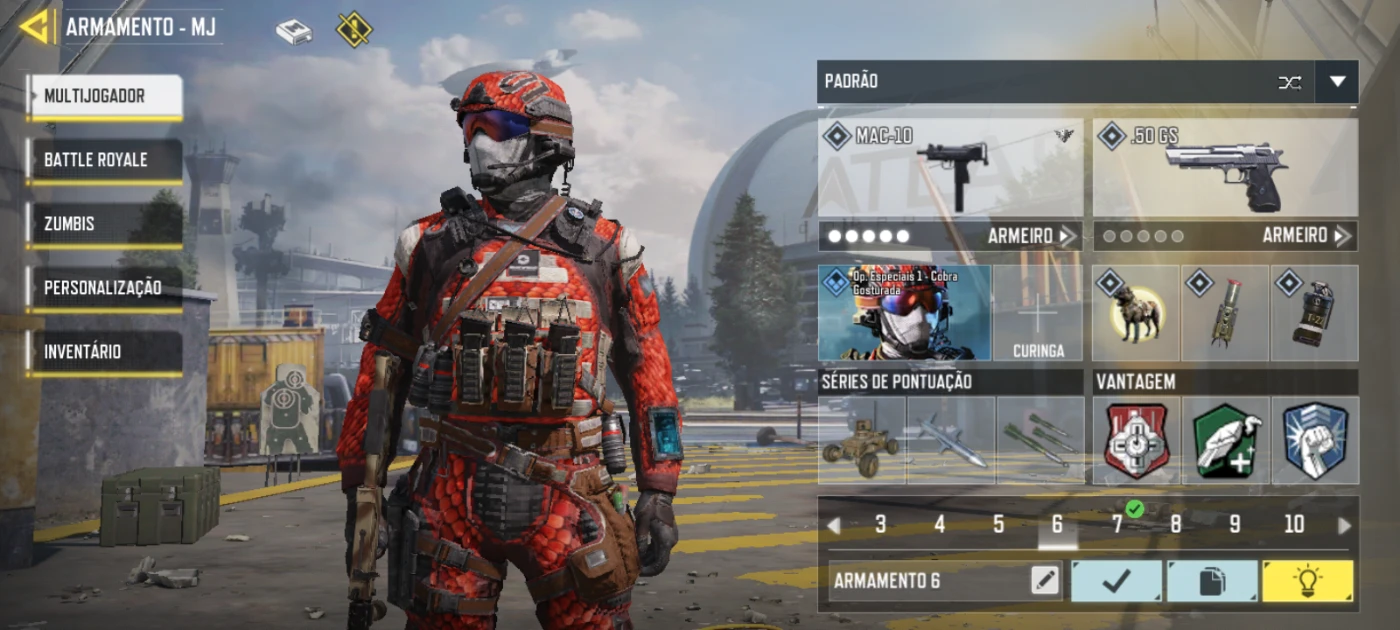The image size is (1400, 630).
Task: Switch to loadout number 7
Action: [x=1117, y=525]
